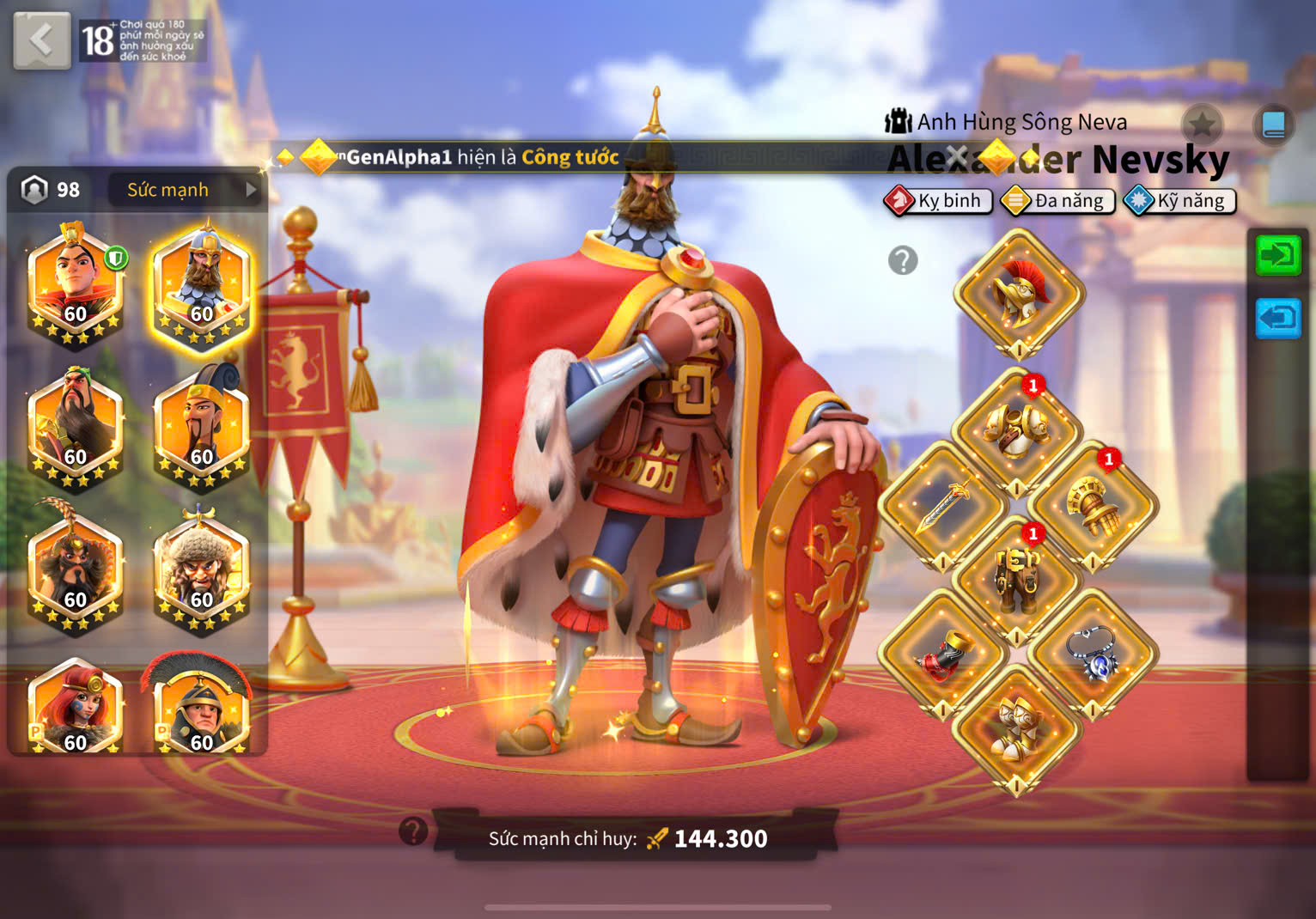
Task: Click the green arrow equip button
Action: [1277, 255]
